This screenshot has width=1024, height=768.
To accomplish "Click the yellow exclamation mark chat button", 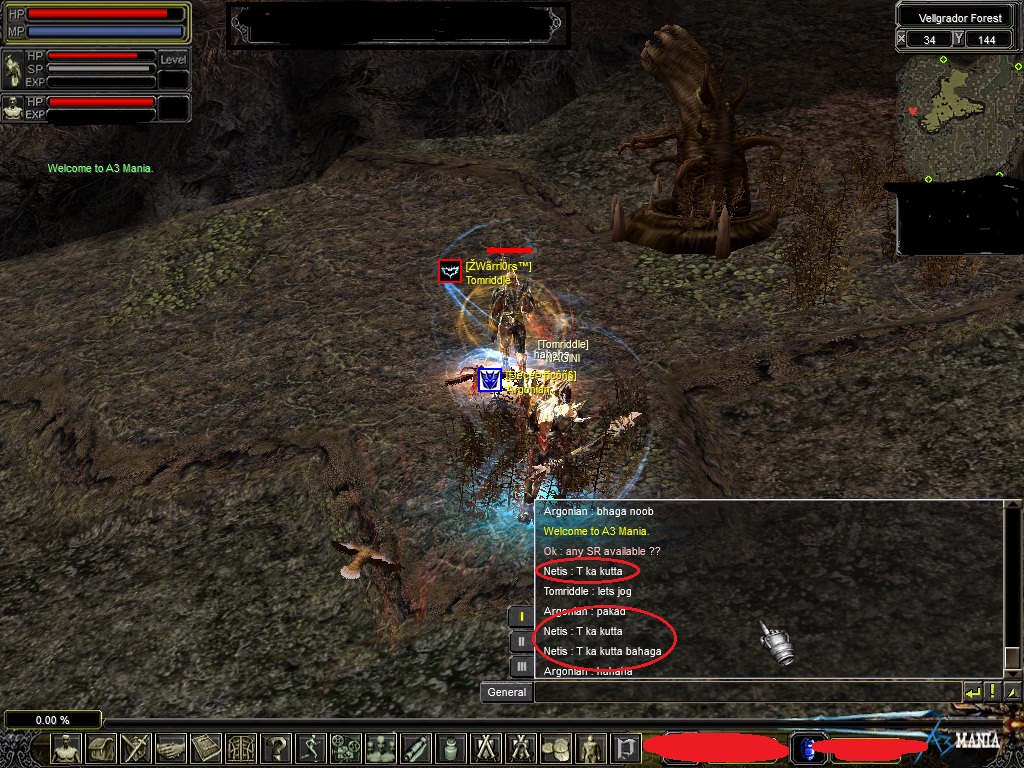I will click(992, 692).
